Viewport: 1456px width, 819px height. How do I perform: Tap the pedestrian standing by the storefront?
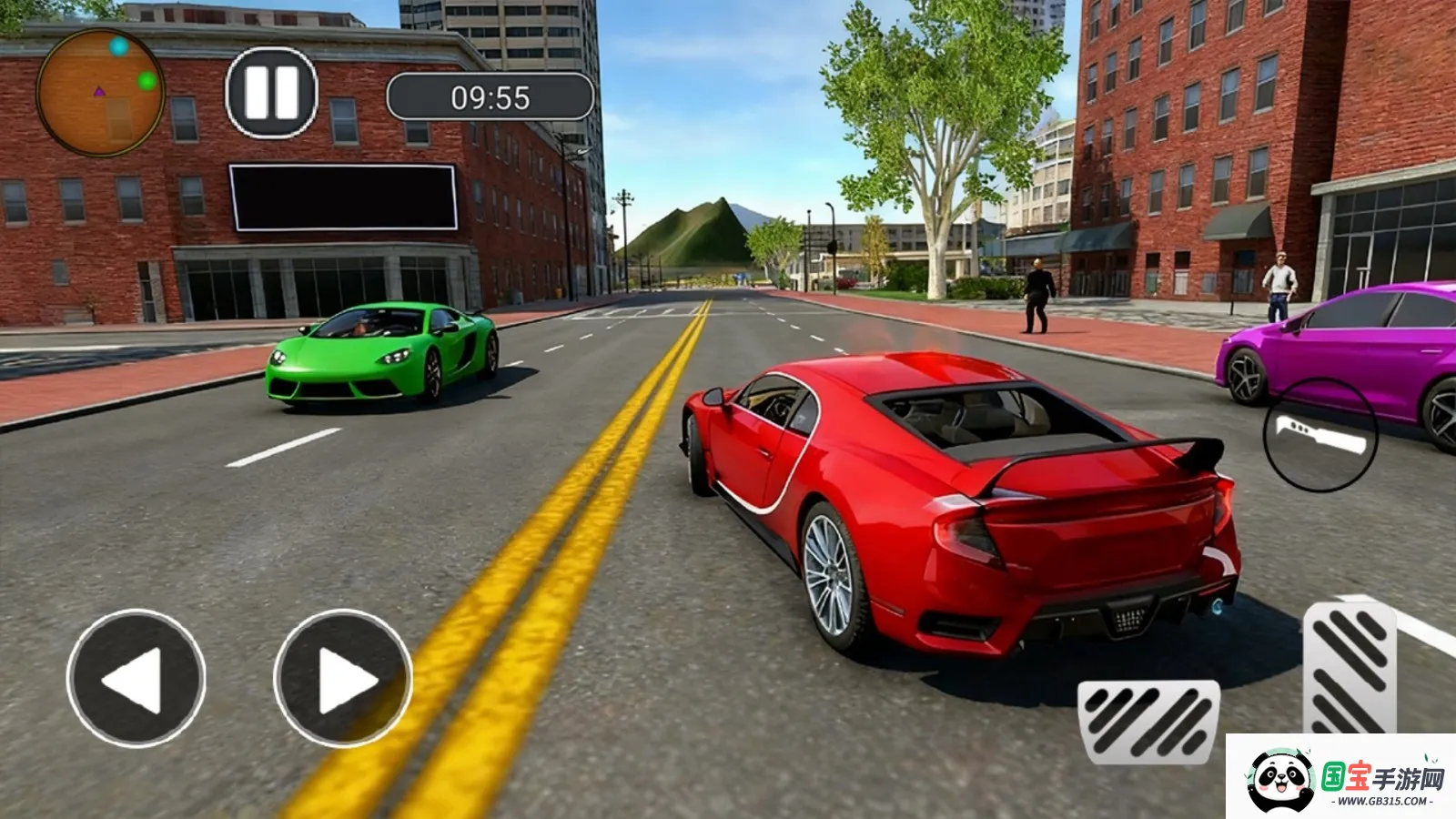click(x=1283, y=282)
